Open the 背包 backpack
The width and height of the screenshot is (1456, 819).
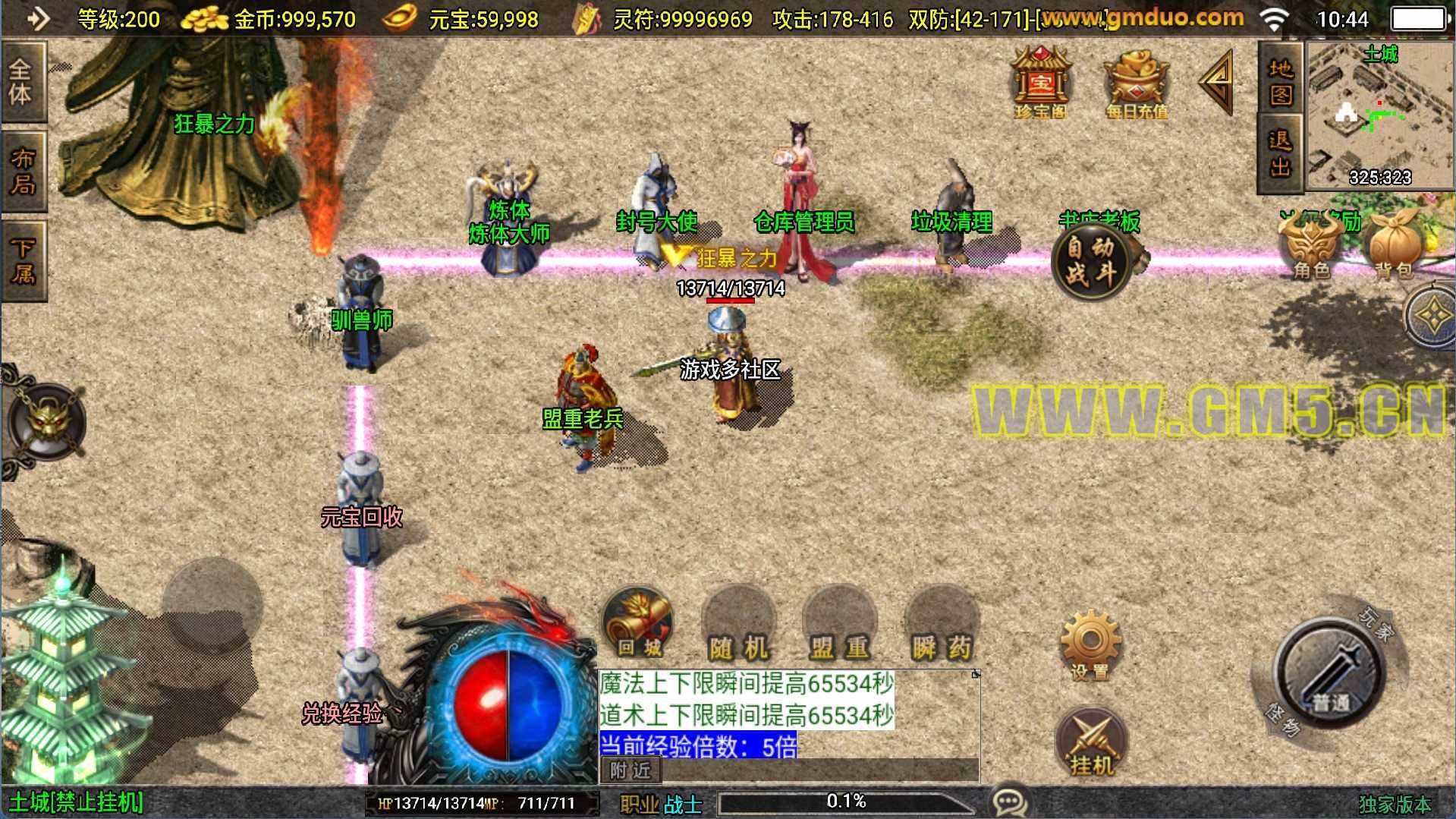[x=1395, y=246]
